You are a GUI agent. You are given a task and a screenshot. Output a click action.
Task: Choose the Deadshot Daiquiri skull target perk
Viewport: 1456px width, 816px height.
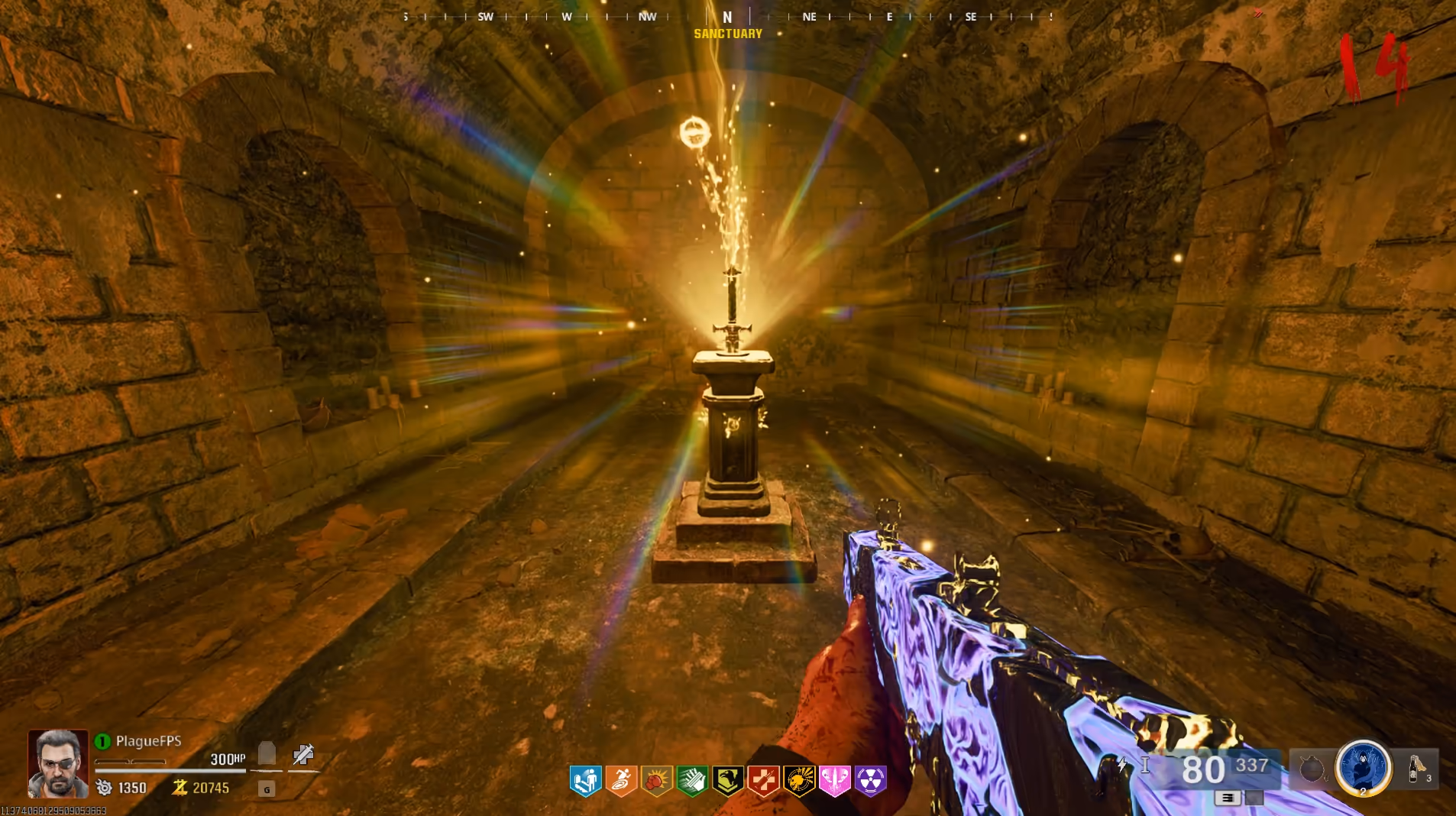pos(799,781)
